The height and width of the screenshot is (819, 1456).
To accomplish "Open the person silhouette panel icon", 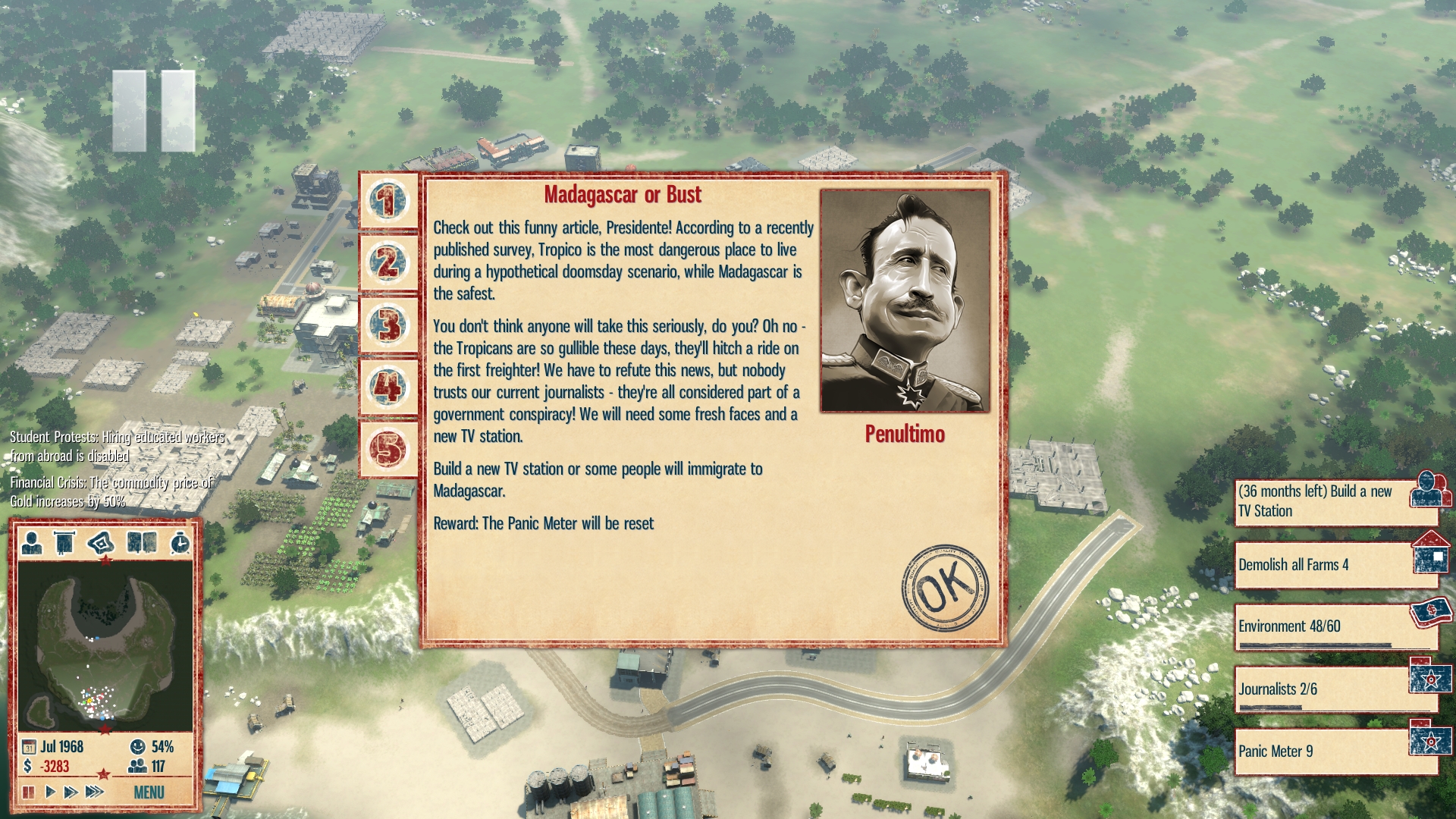I will [x=32, y=543].
